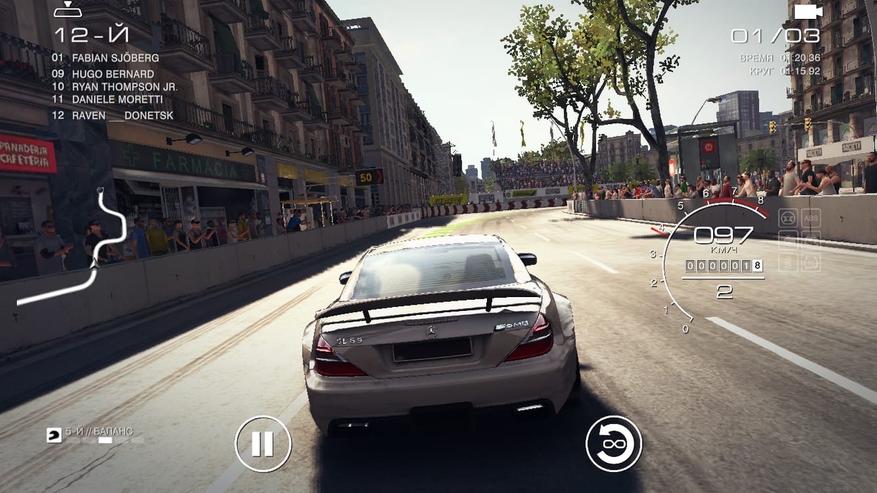Screen dimensions: 877x493
Task: Activate the flashback rewind button
Action: pos(613,444)
